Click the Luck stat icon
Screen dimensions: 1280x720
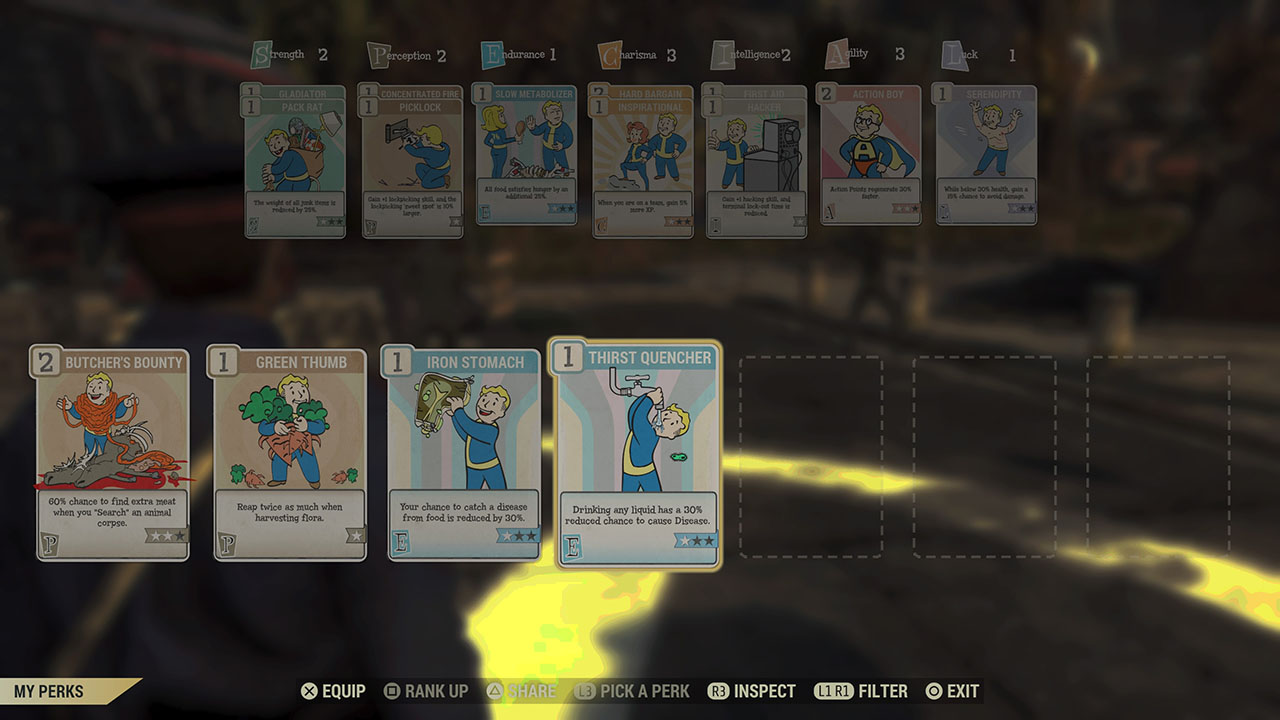click(x=952, y=53)
